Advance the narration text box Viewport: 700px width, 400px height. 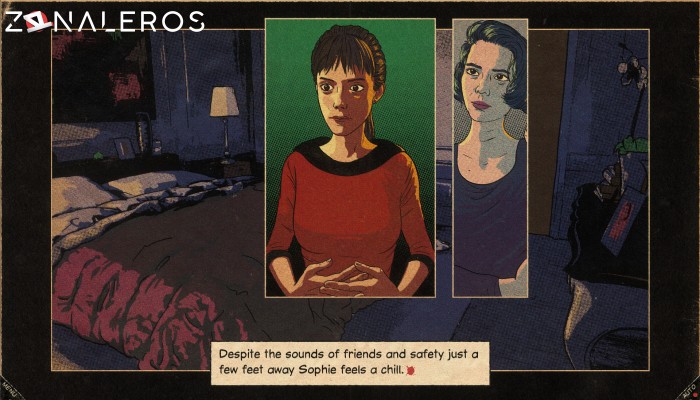coord(350,362)
